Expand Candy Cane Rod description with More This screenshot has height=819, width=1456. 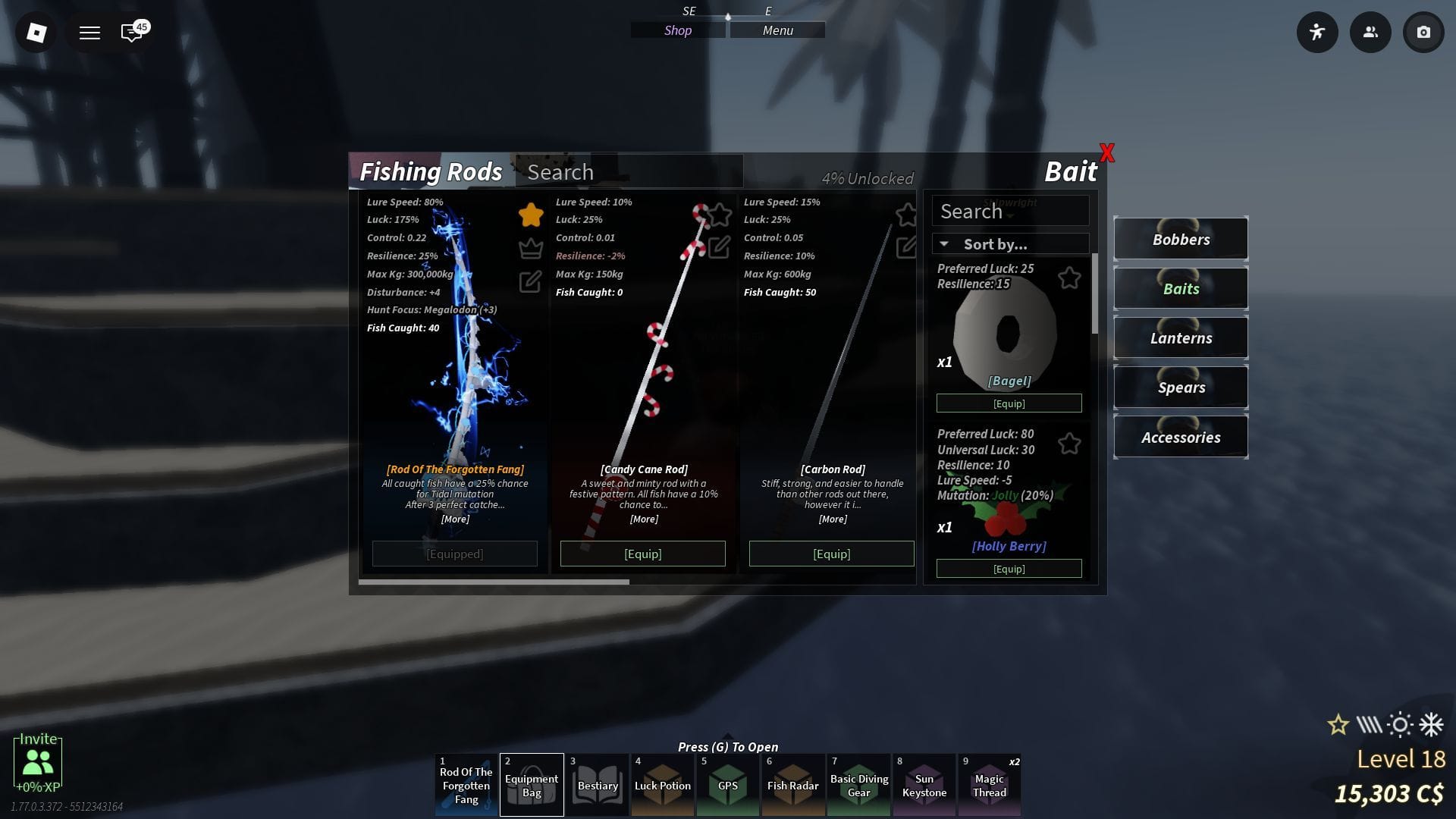pos(644,519)
